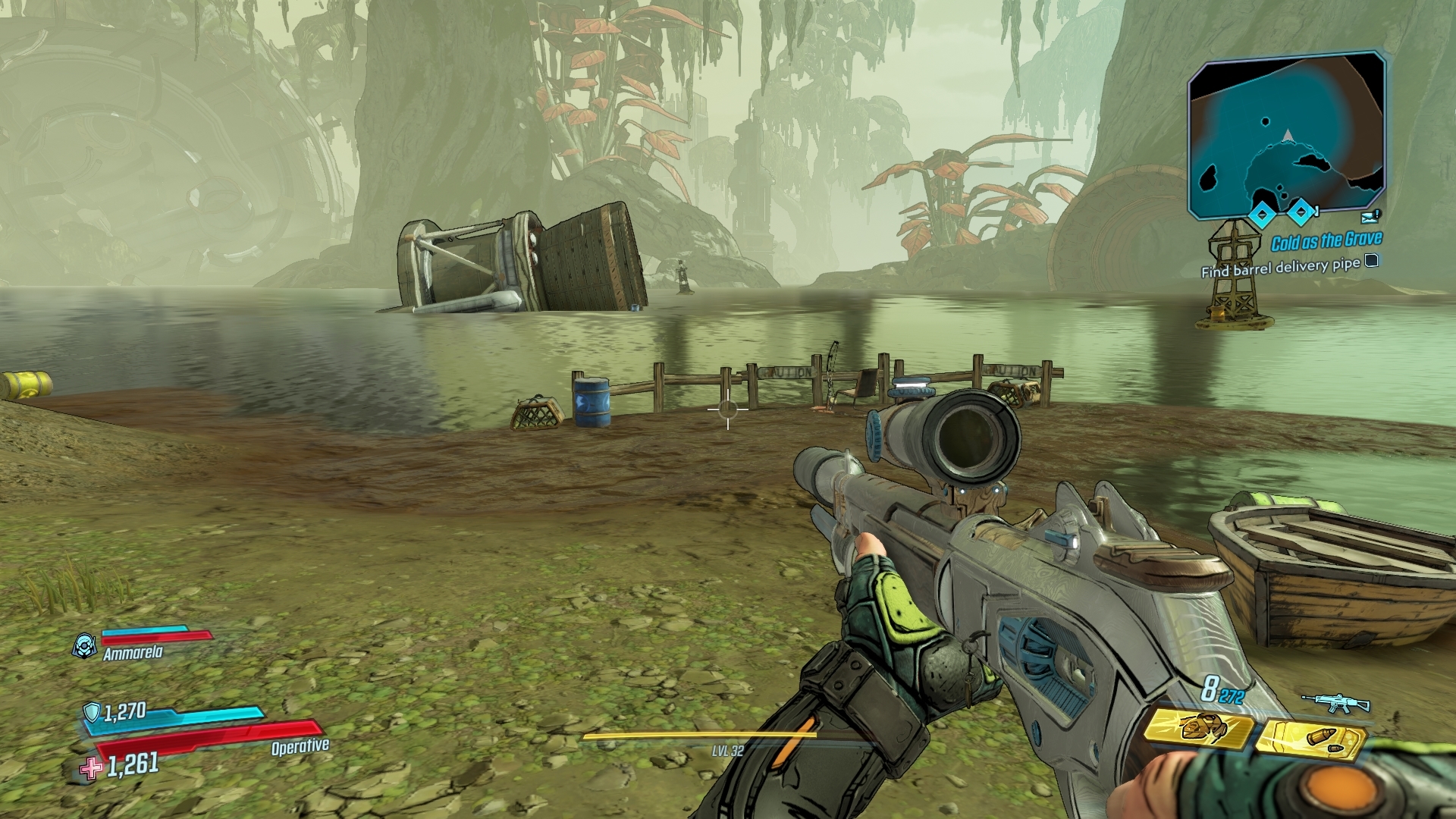Click the shield icon beside 1,270
Image resolution: width=1456 pixels, height=819 pixels.
(x=92, y=712)
